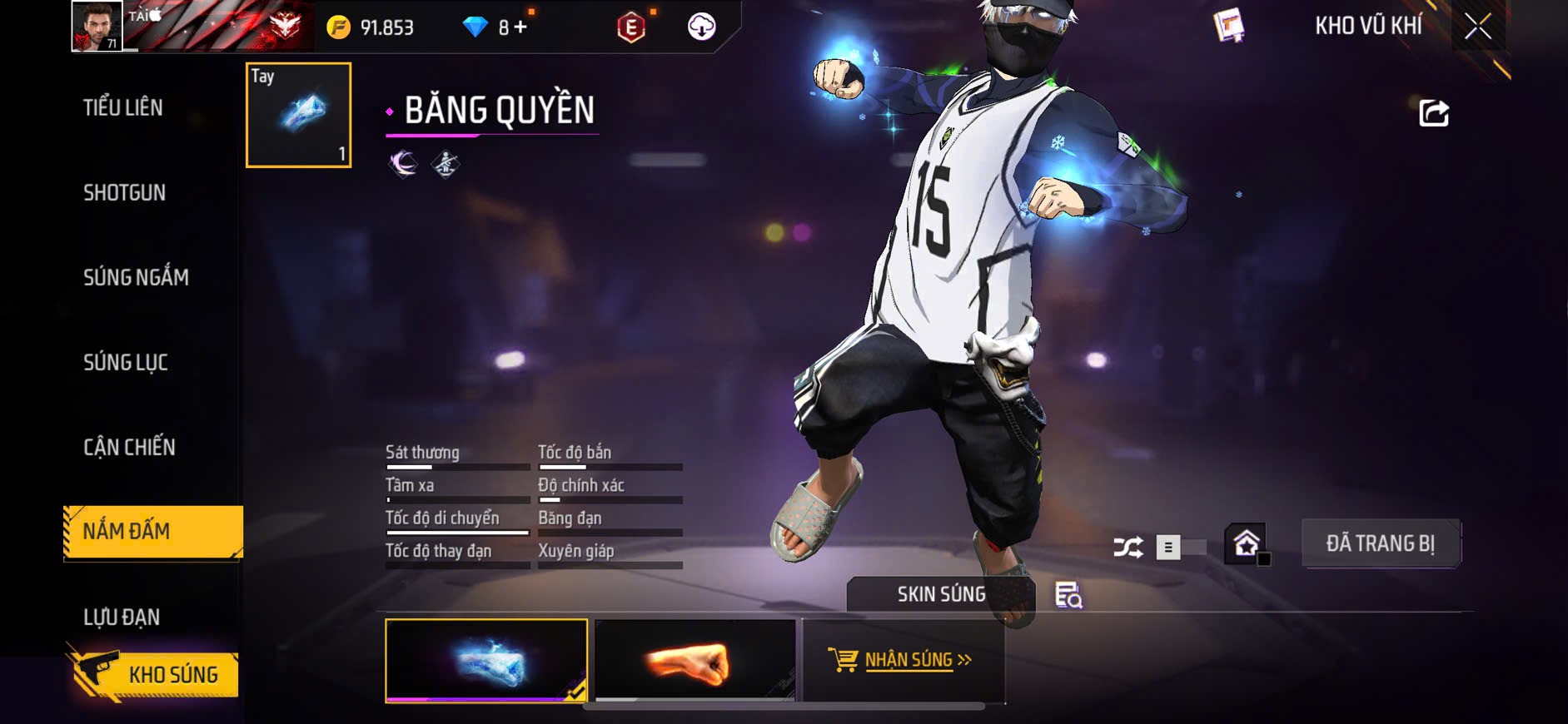Select the ice fist Băng Quyền skin
Image resolution: width=1568 pixels, height=724 pixels.
coord(486,661)
